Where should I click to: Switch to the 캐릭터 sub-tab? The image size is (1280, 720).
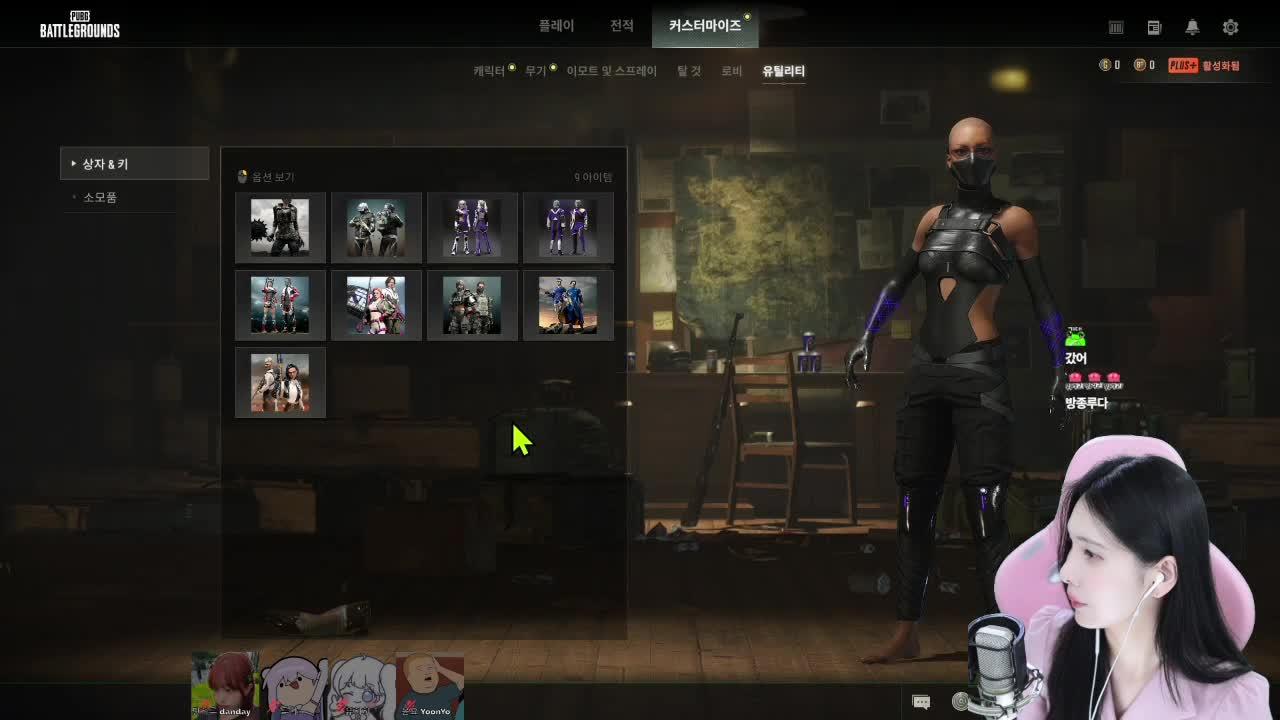[x=488, y=70]
